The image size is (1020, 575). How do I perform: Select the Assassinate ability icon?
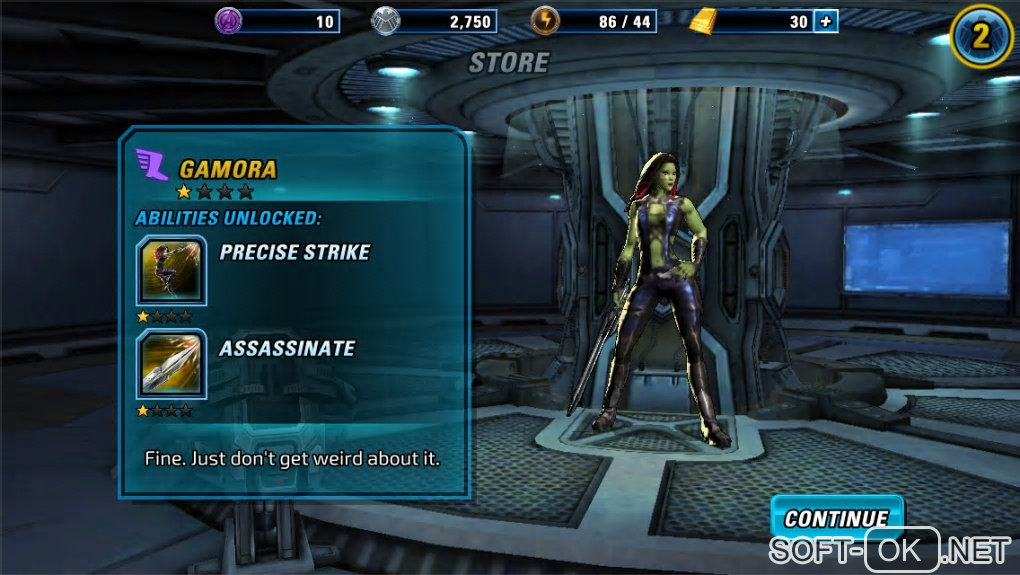point(171,365)
